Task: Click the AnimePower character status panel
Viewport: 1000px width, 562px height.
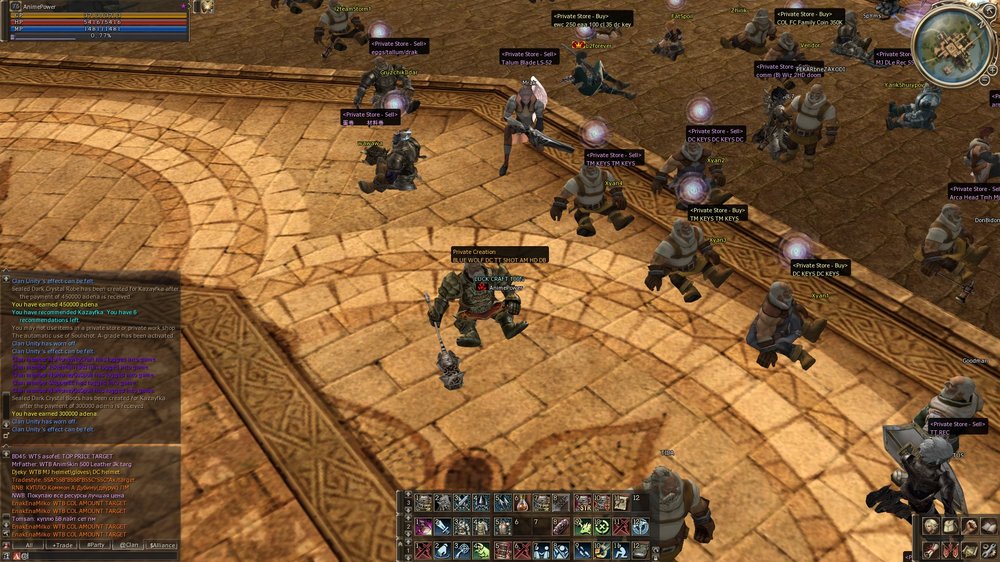Action: click(95, 21)
